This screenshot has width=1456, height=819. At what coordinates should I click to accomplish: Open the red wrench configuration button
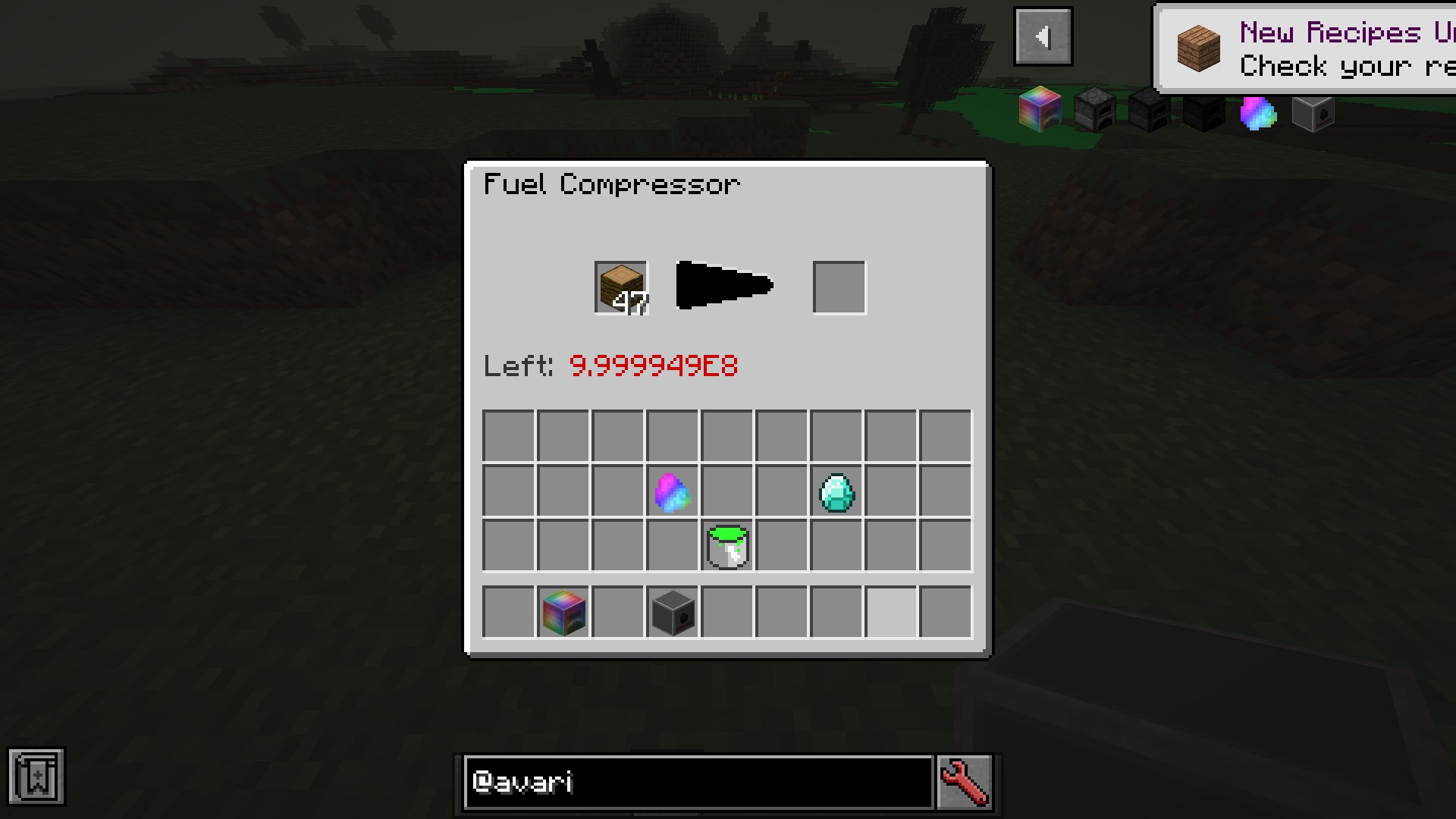pyautogui.click(x=965, y=782)
